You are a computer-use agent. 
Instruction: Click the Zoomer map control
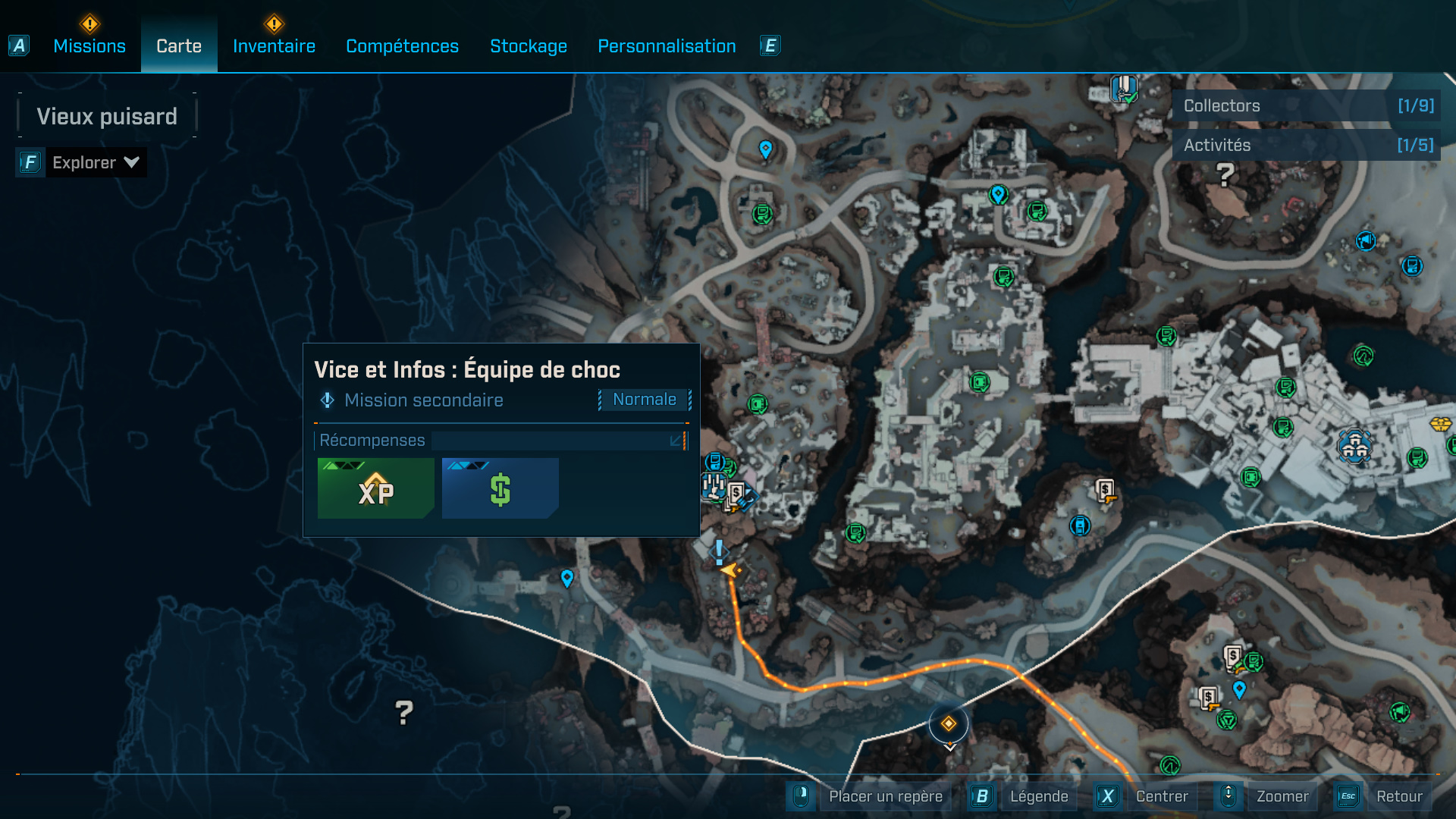coord(1282,796)
